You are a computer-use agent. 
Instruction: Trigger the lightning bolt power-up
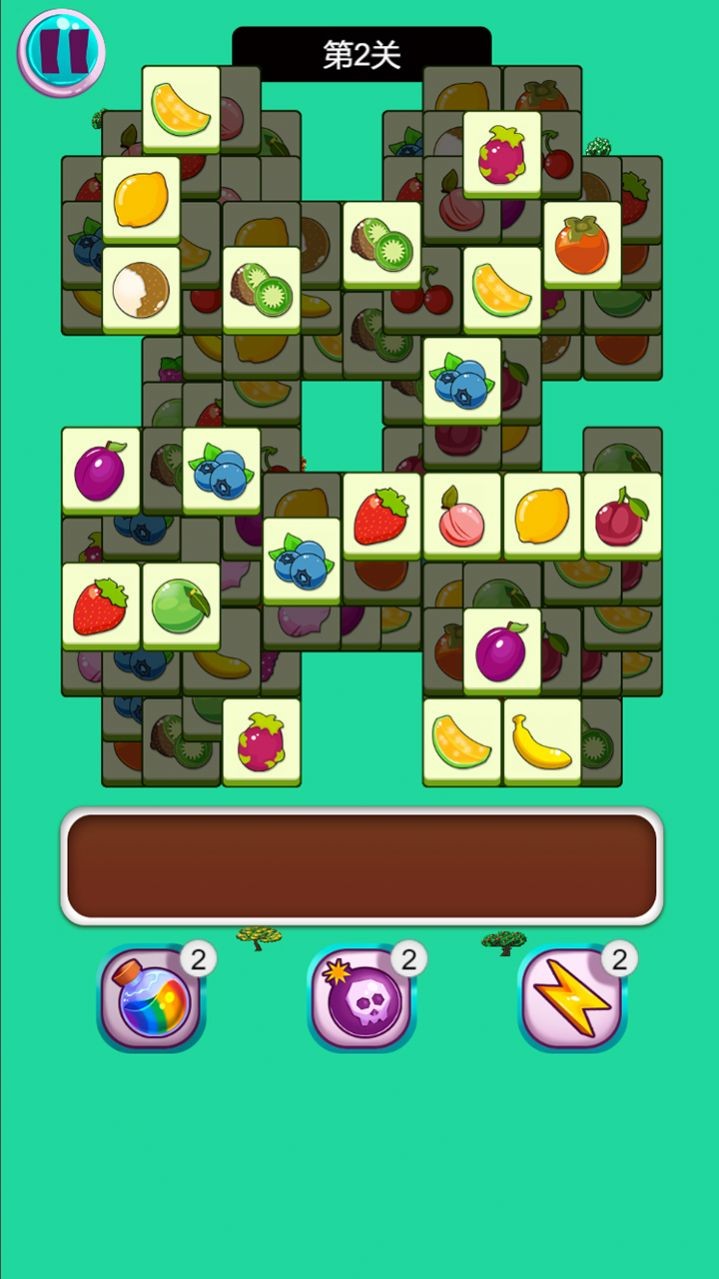tap(571, 998)
